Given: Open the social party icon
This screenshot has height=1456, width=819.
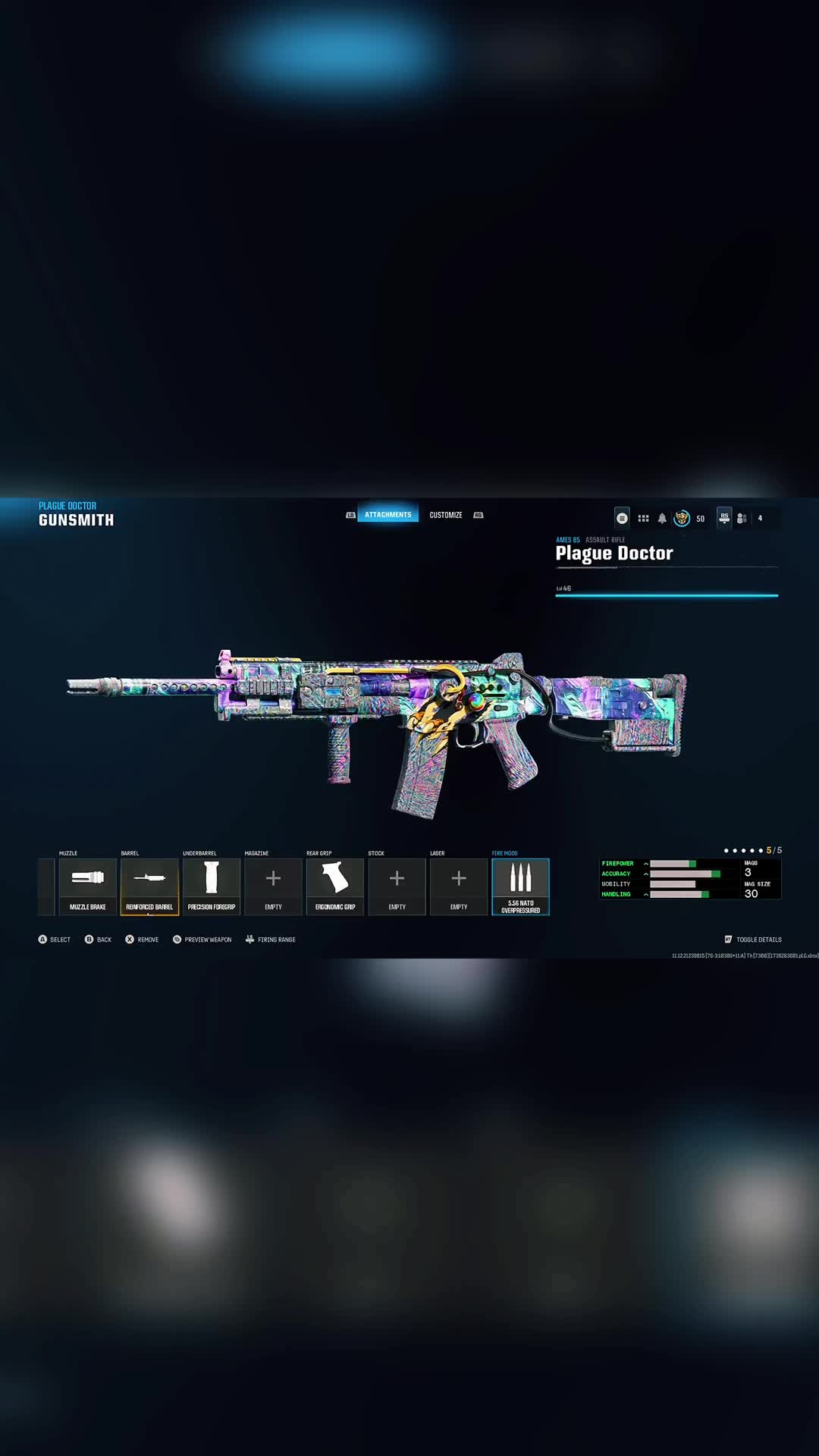Looking at the screenshot, I should (742, 519).
